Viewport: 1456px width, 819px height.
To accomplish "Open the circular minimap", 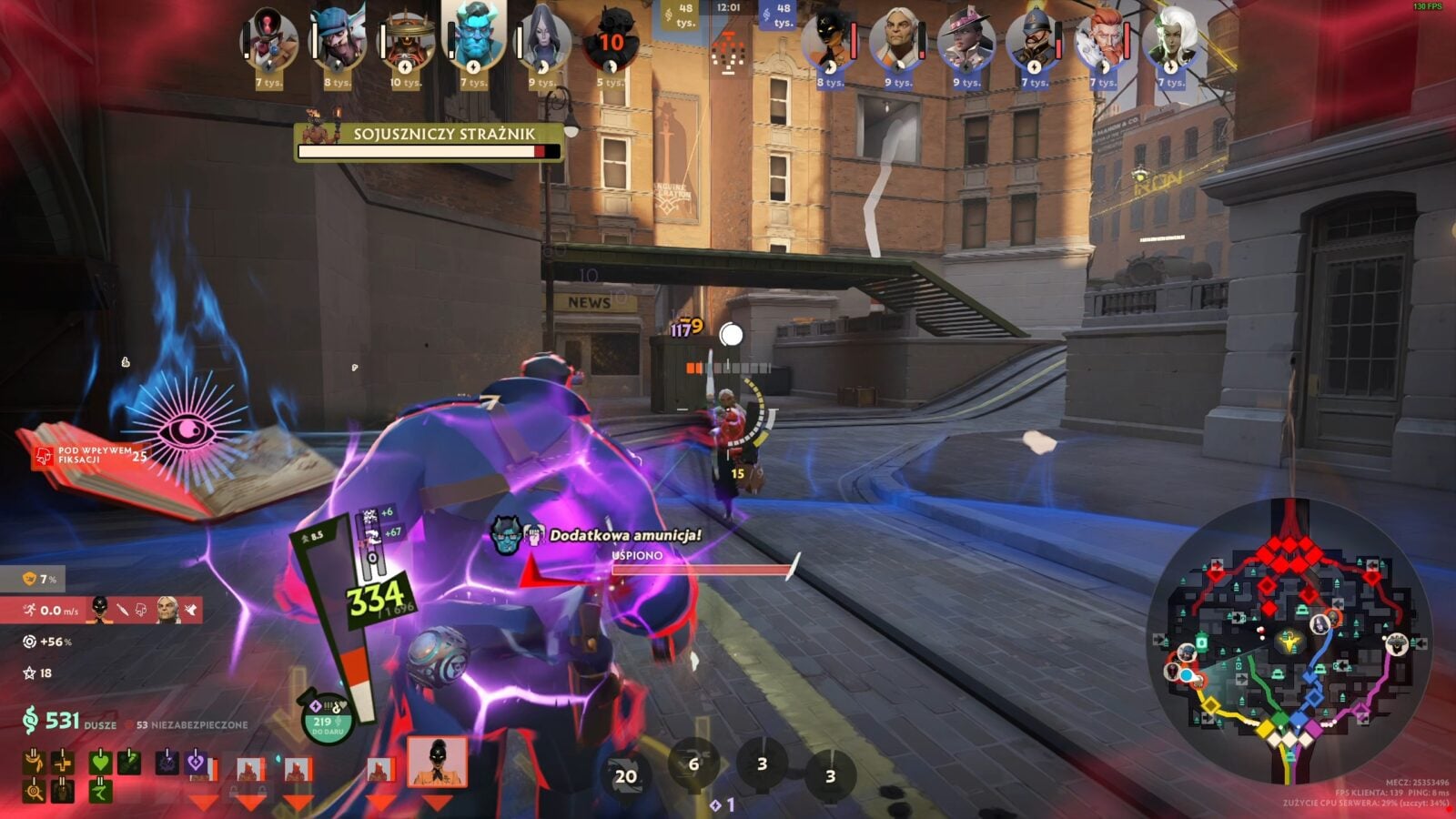I will tap(1289, 640).
